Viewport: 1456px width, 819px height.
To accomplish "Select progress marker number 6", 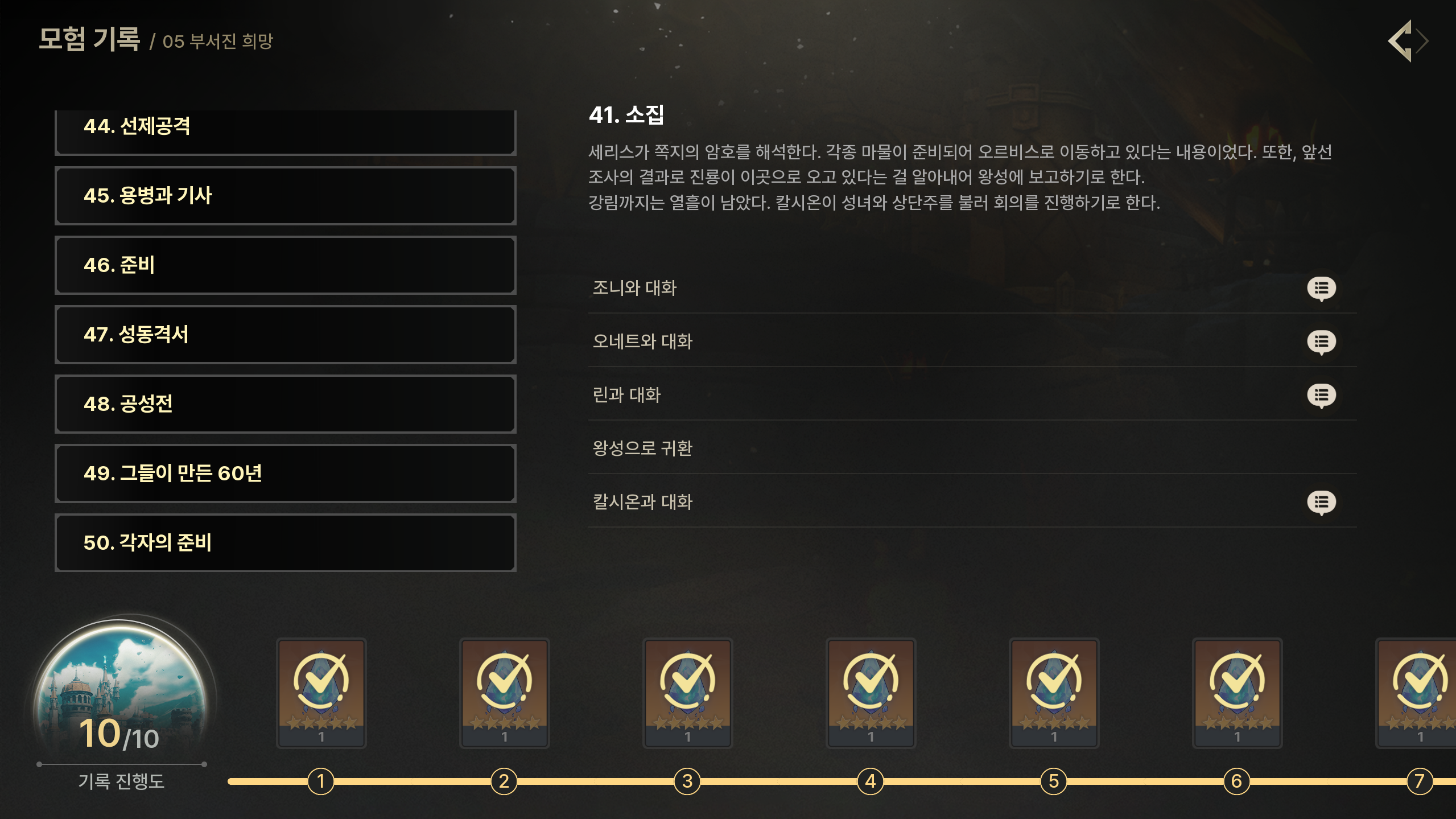I will click(1237, 781).
